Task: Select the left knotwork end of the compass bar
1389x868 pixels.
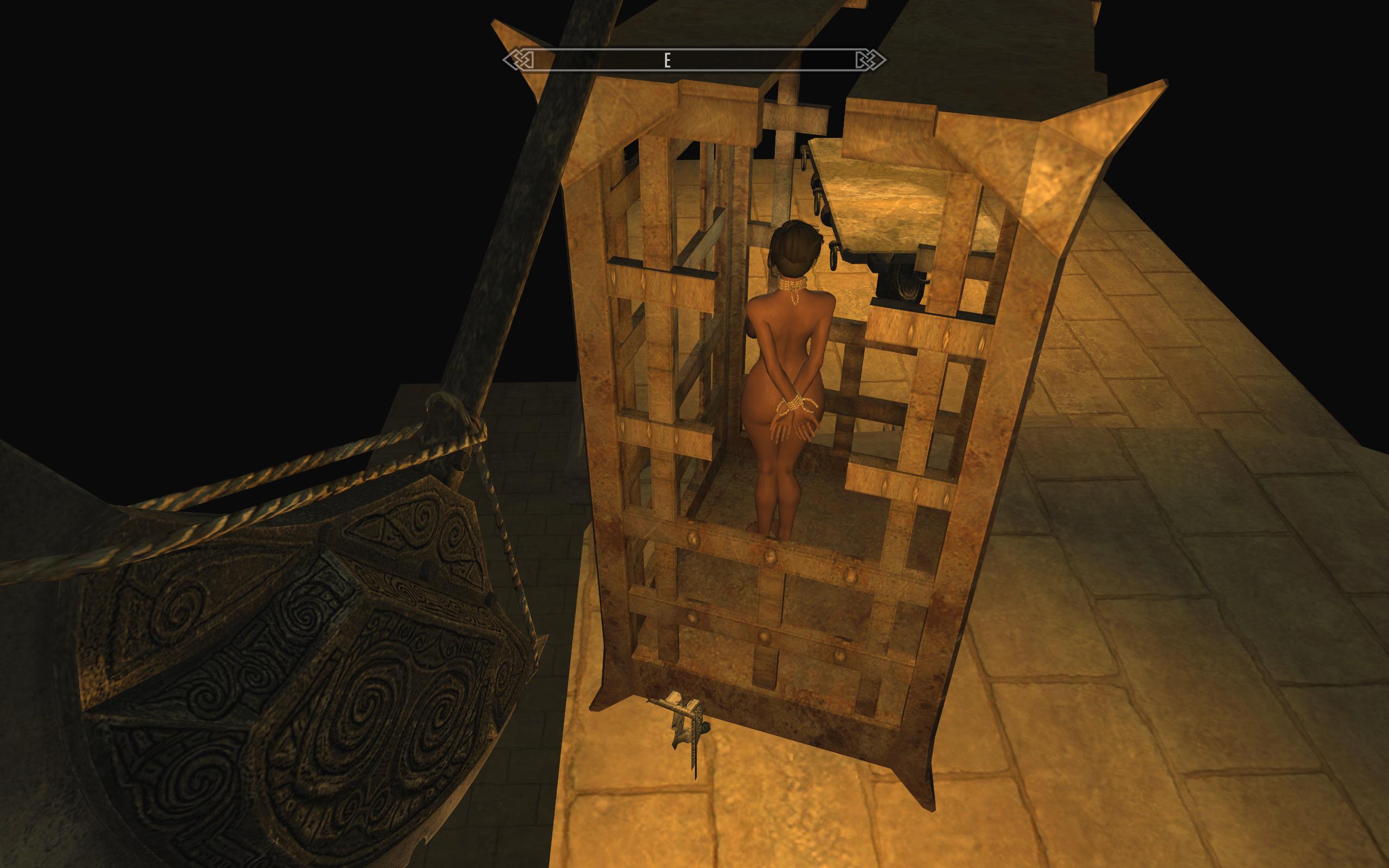Action: click(519, 58)
